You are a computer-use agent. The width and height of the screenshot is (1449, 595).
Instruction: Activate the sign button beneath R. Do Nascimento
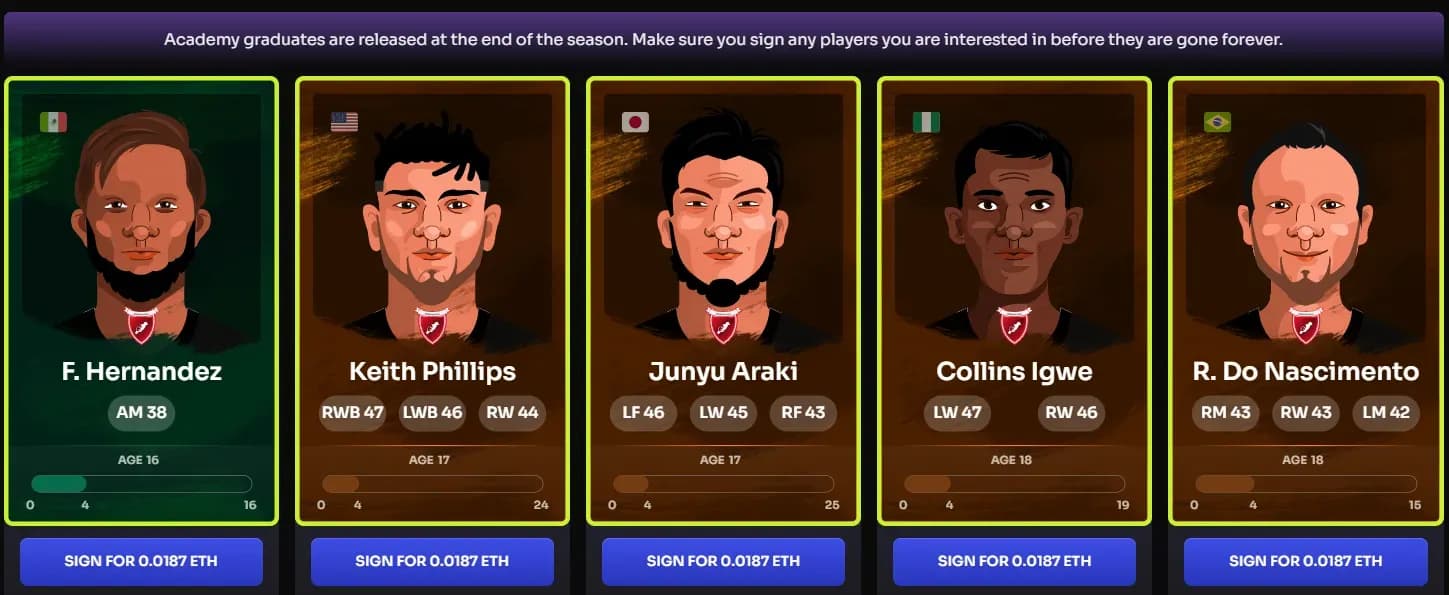pyautogui.click(x=1305, y=561)
